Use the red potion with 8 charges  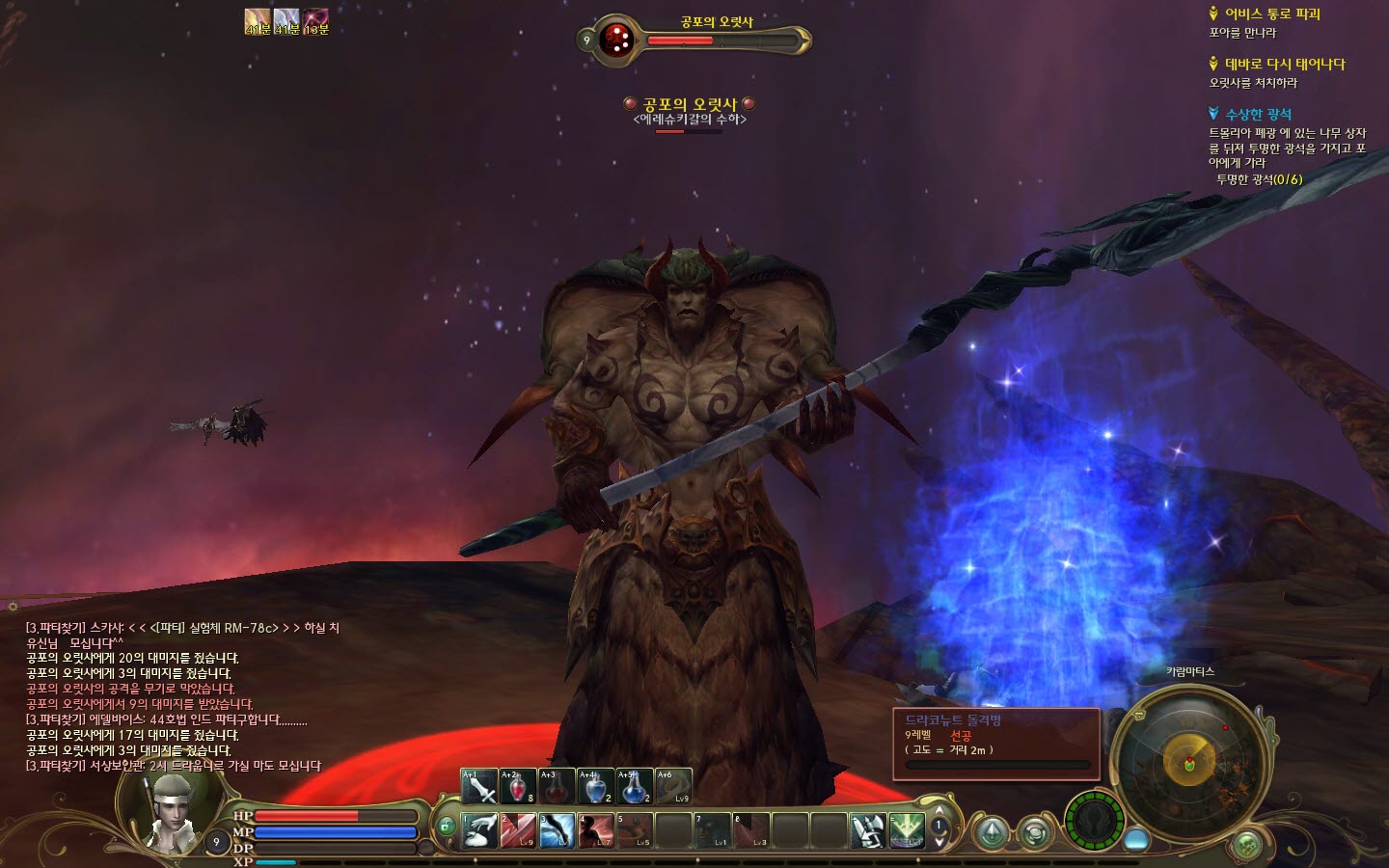click(518, 786)
